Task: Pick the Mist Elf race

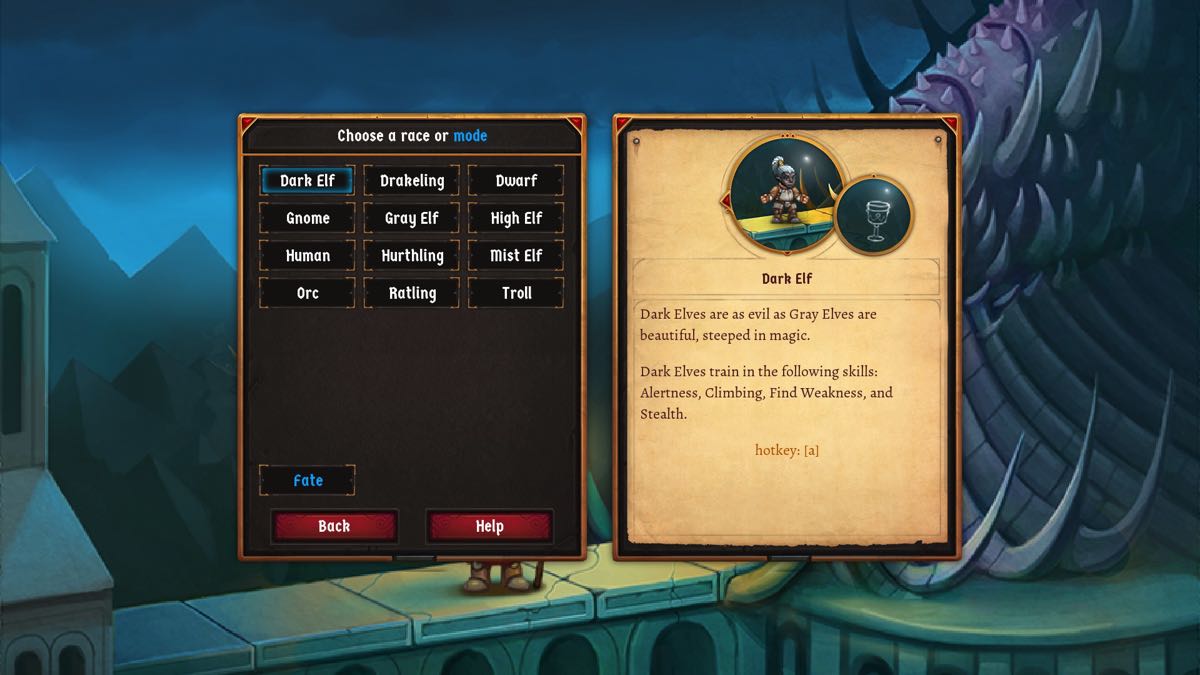Action: coord(516,256)
